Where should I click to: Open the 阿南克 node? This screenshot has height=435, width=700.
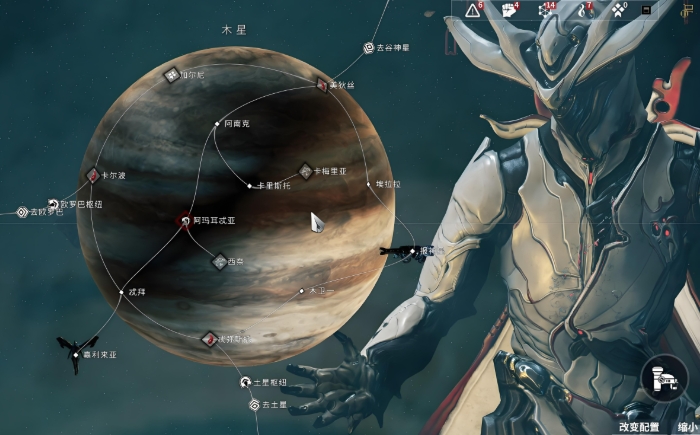pos(216,124)
